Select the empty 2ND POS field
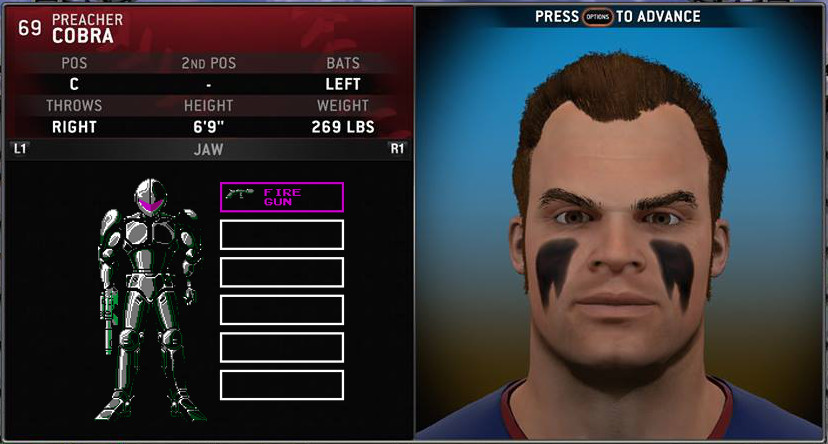The width and height of the screenshot is (828, 444). coord(208,84)
